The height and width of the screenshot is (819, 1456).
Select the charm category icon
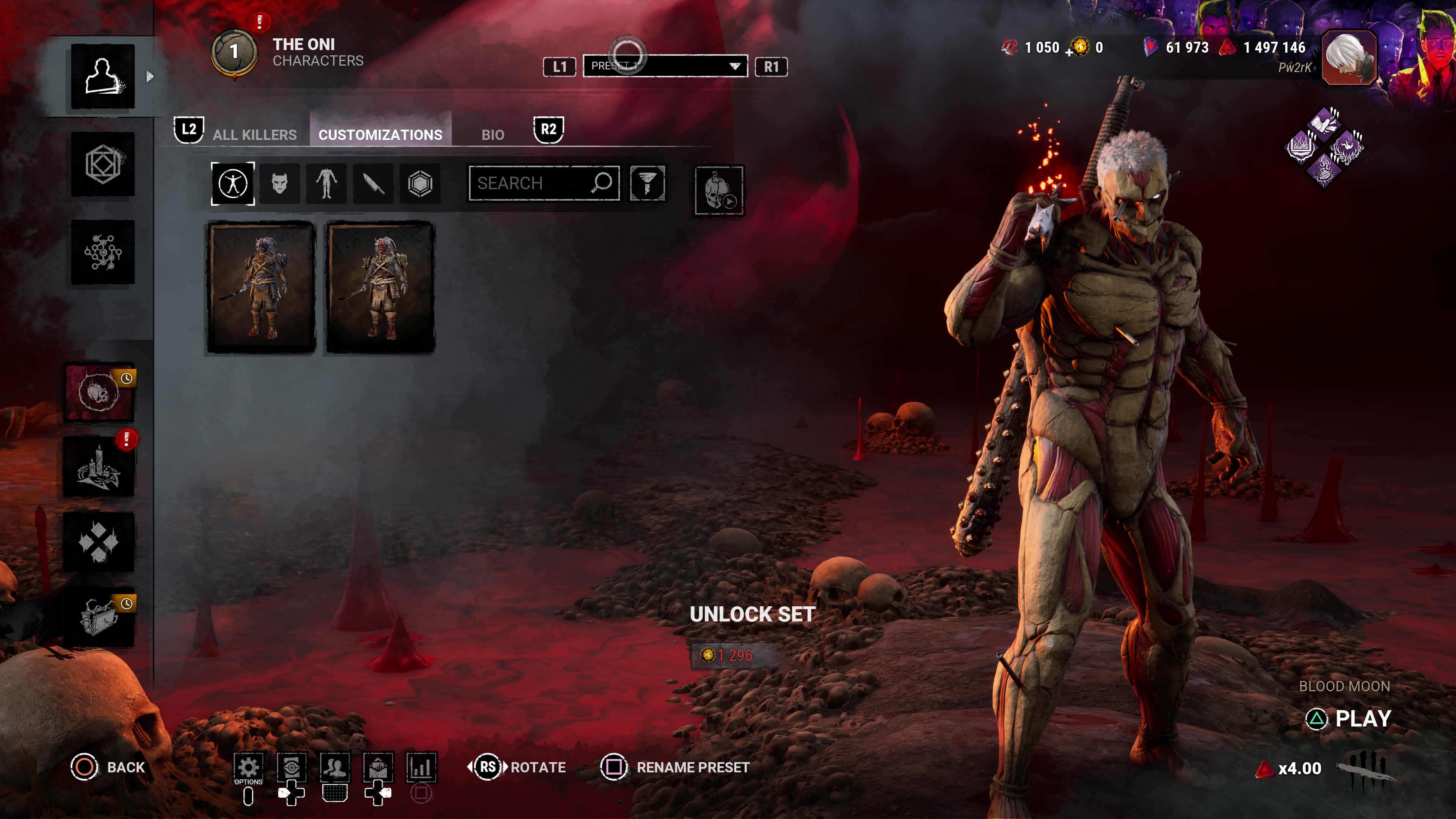(420, 183)
